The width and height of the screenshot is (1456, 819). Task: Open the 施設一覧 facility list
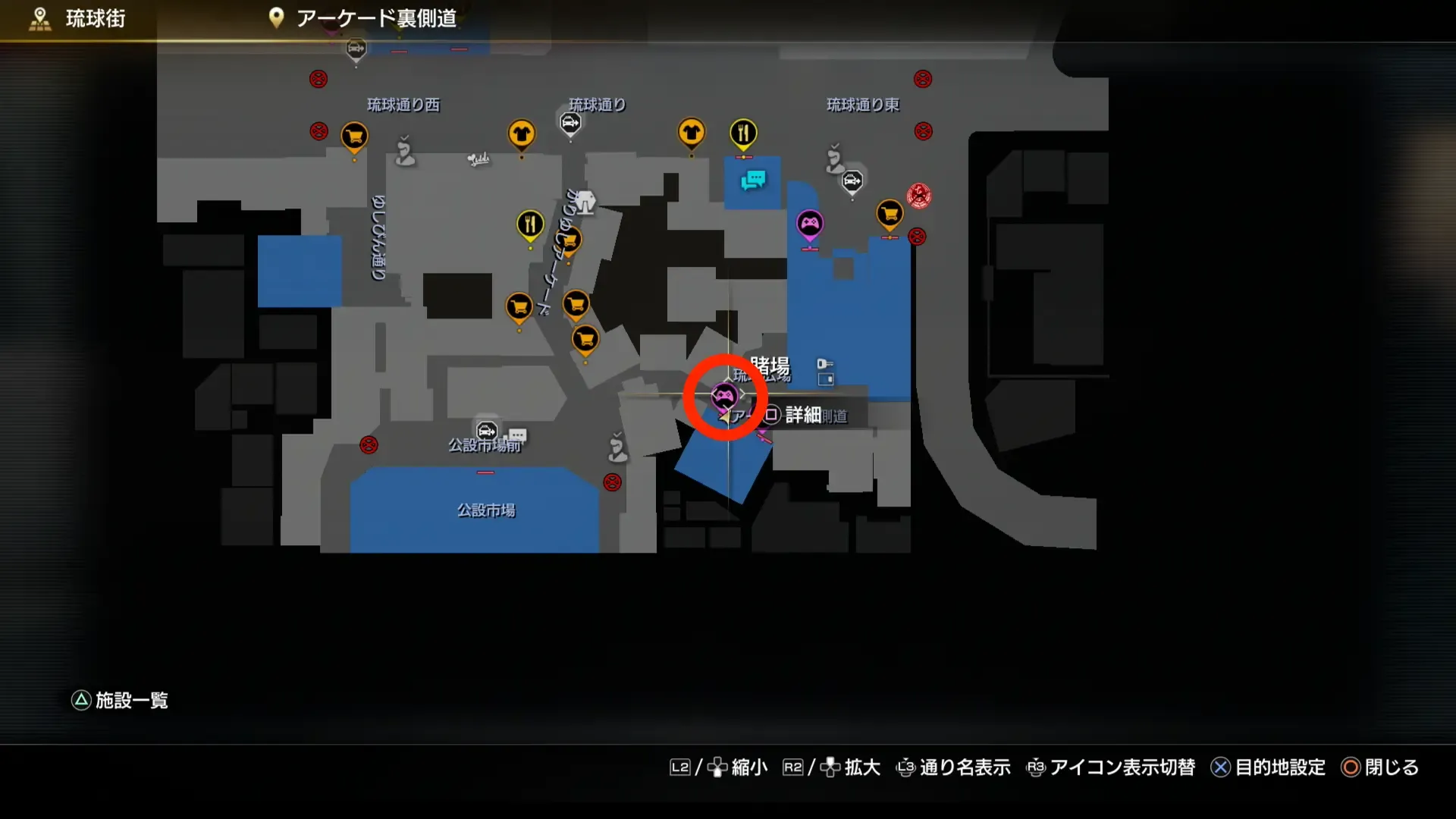130,701
